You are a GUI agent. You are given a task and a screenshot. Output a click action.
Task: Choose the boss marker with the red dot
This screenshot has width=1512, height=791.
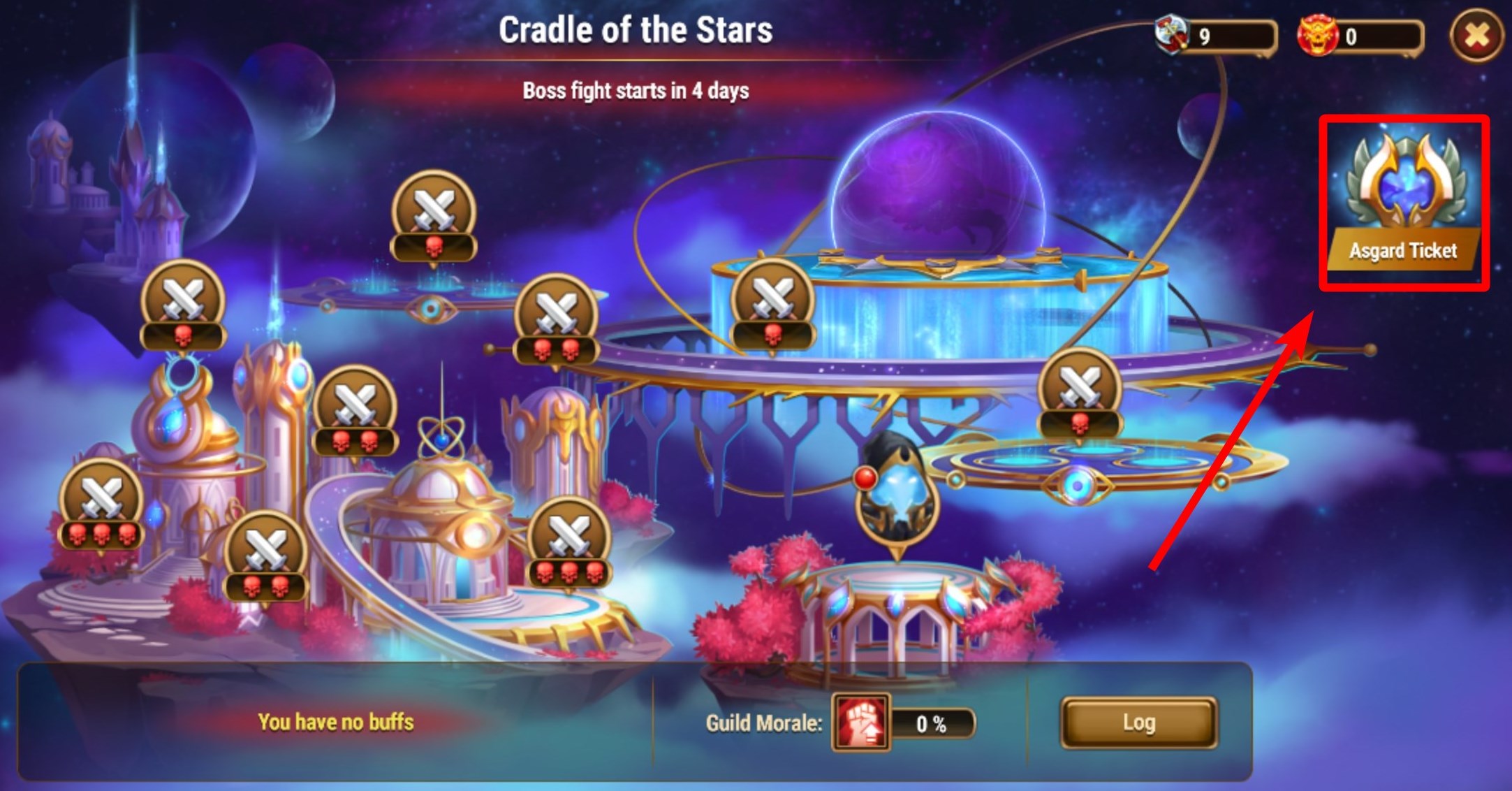[896, 493]
